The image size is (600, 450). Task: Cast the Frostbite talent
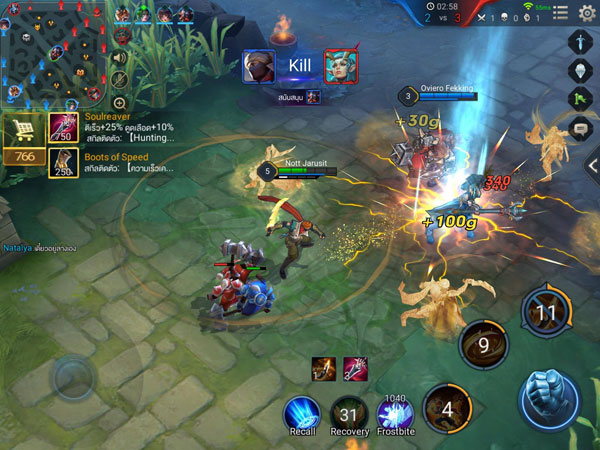click(x=395, y=413)
